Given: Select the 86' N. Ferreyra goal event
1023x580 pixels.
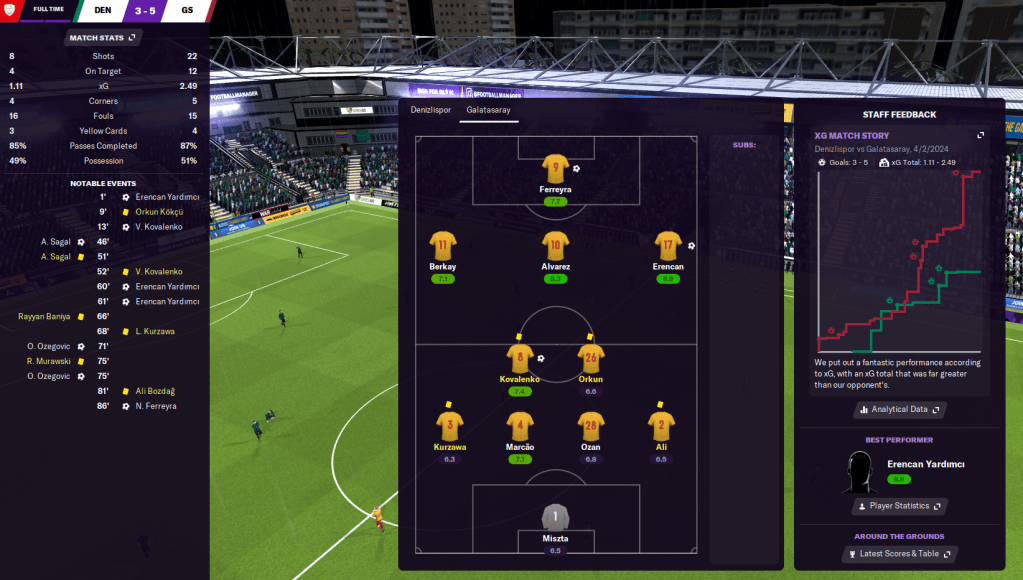Looking at the screenshot, I should (155, 406).
